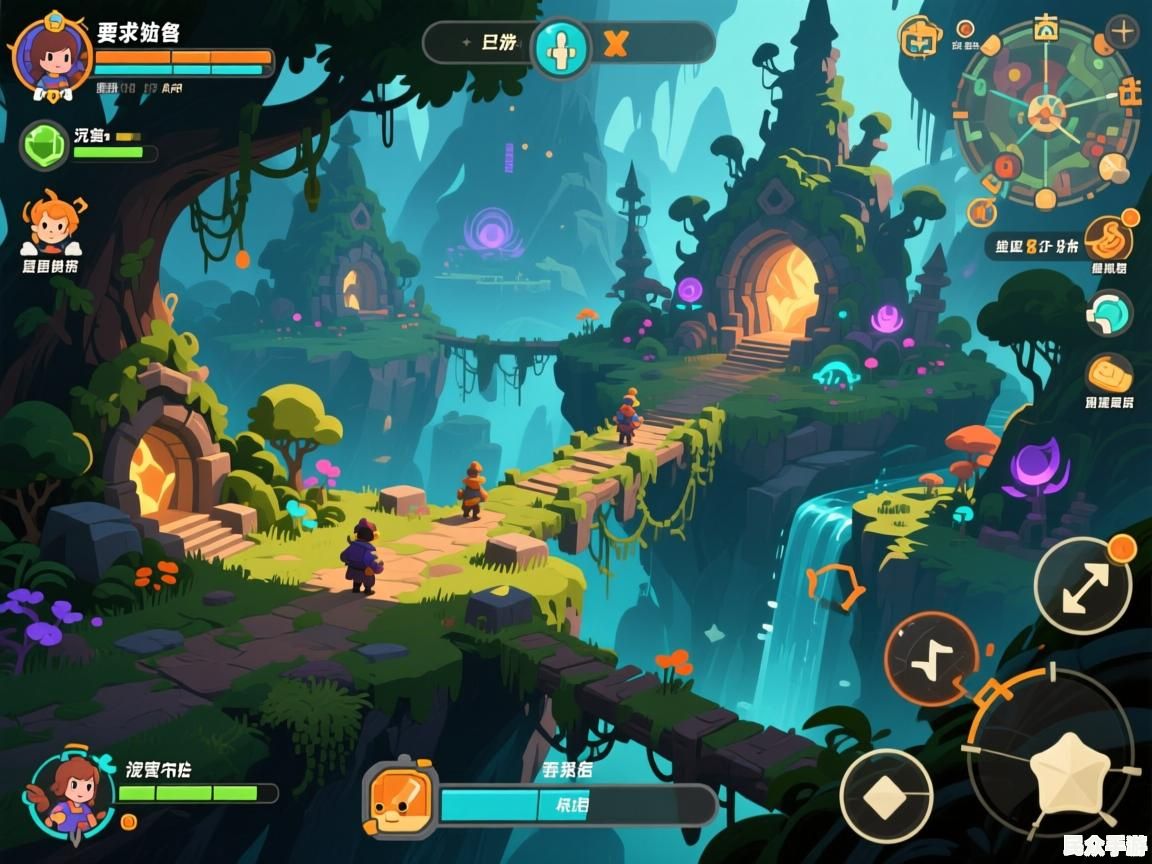Select the teal round icon on the right
Viewport: 1152px width, 864px height.
point(1109,314)
